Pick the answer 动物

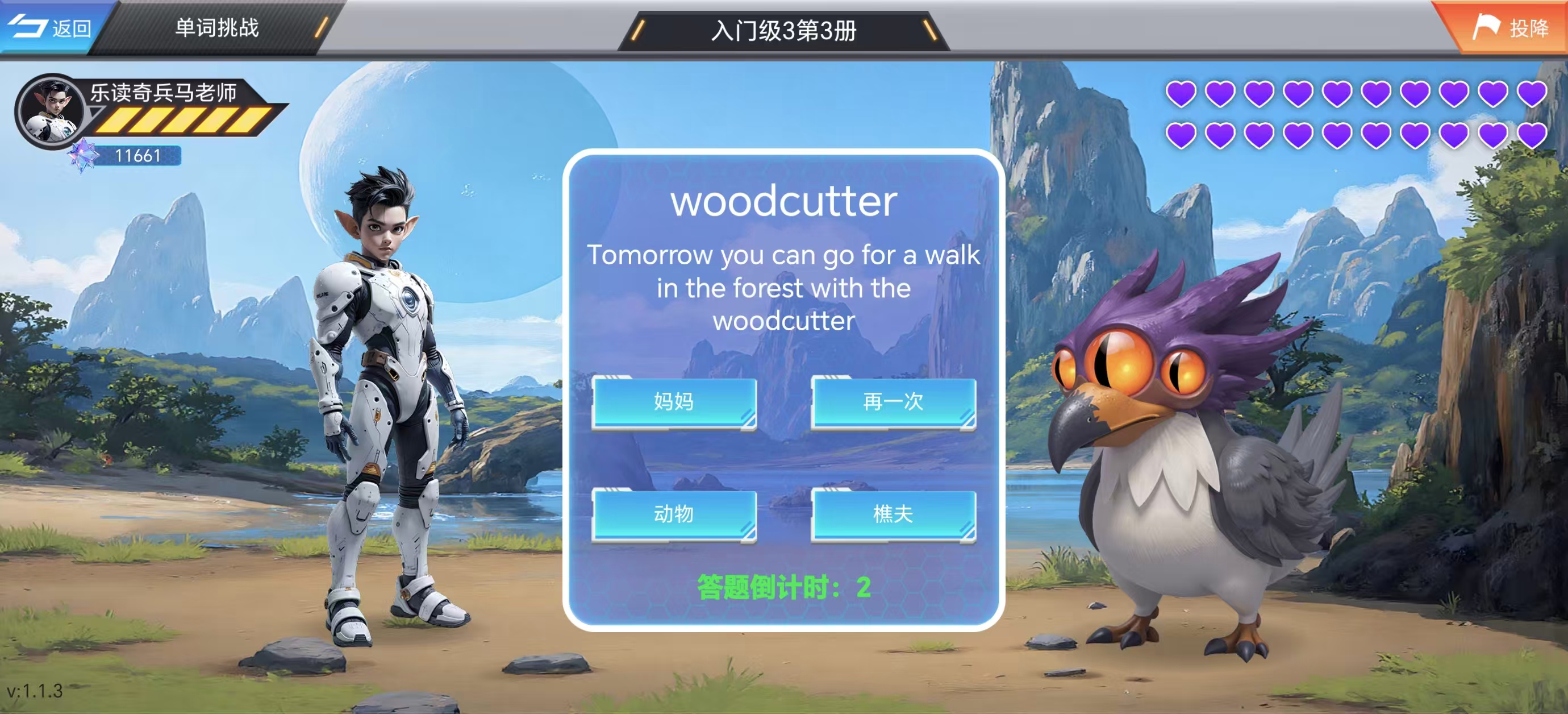[674, 514]
